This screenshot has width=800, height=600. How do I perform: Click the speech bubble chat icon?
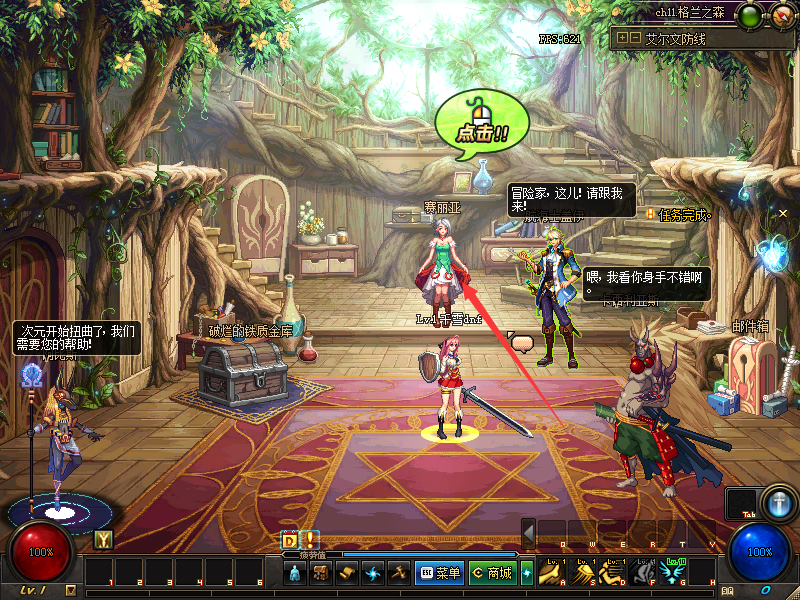521,342
